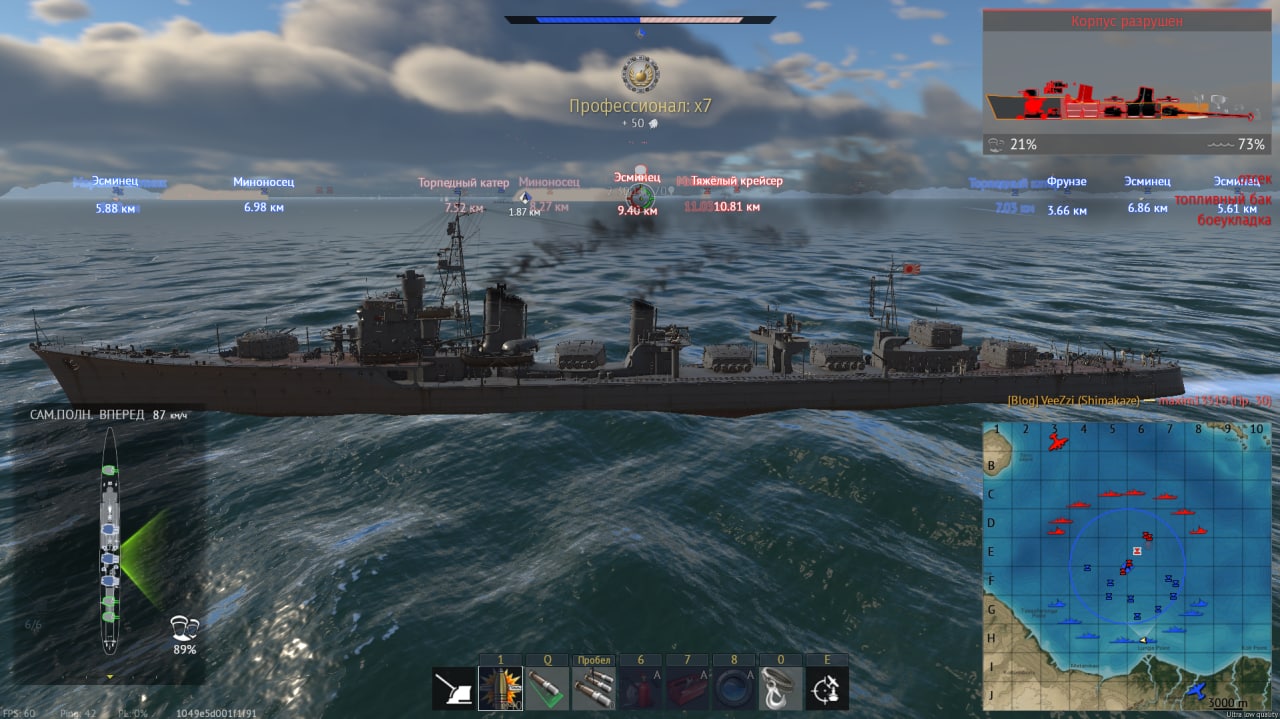
Task: Select the main gun turret weapon icon
Action: pos(453,689)
